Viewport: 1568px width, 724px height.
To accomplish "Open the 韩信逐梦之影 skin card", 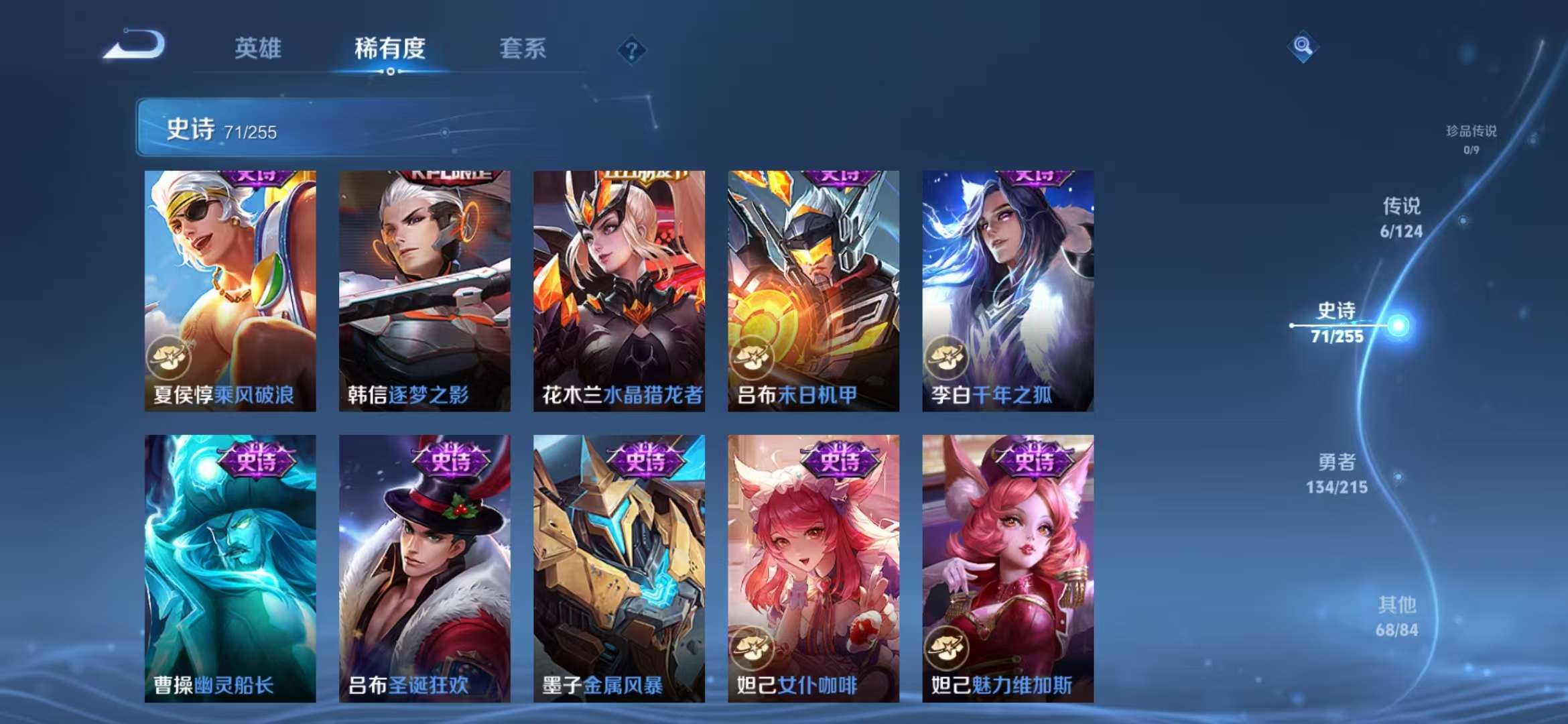I will coord(422,288).
